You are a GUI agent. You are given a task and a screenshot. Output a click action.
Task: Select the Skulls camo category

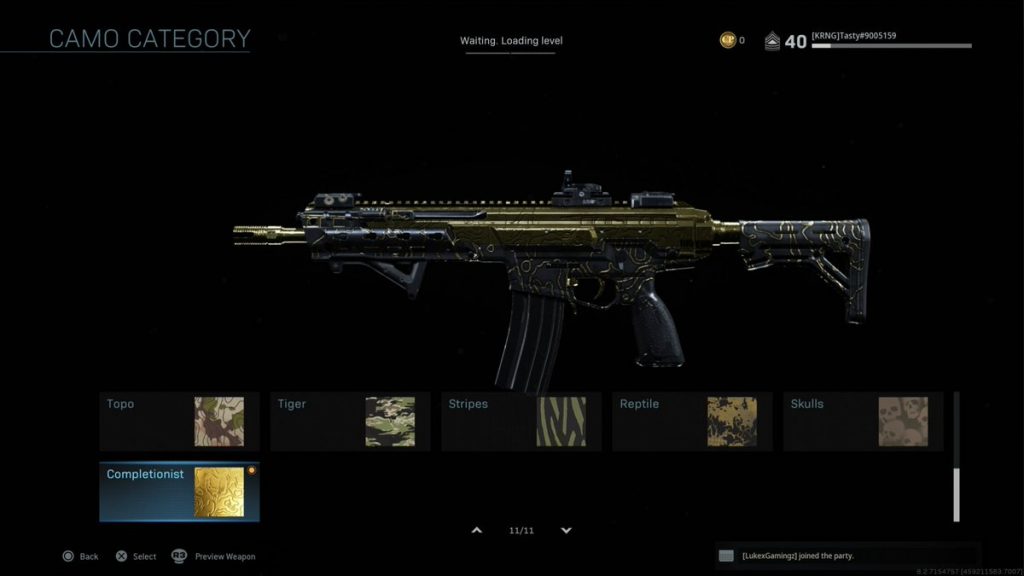863,421
